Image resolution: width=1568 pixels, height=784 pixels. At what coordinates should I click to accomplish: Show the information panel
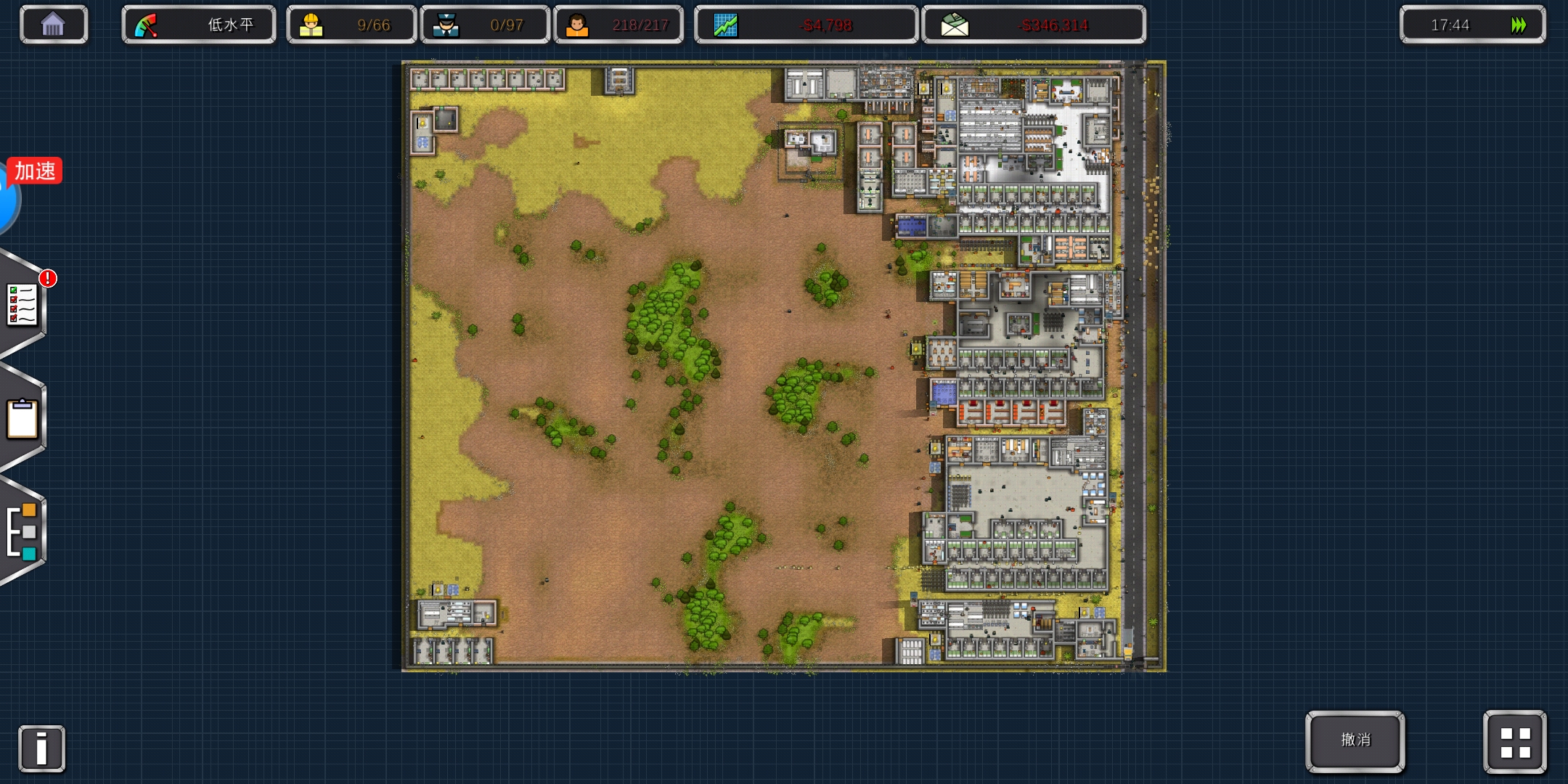pyautogui.click(x=41, y=748)
